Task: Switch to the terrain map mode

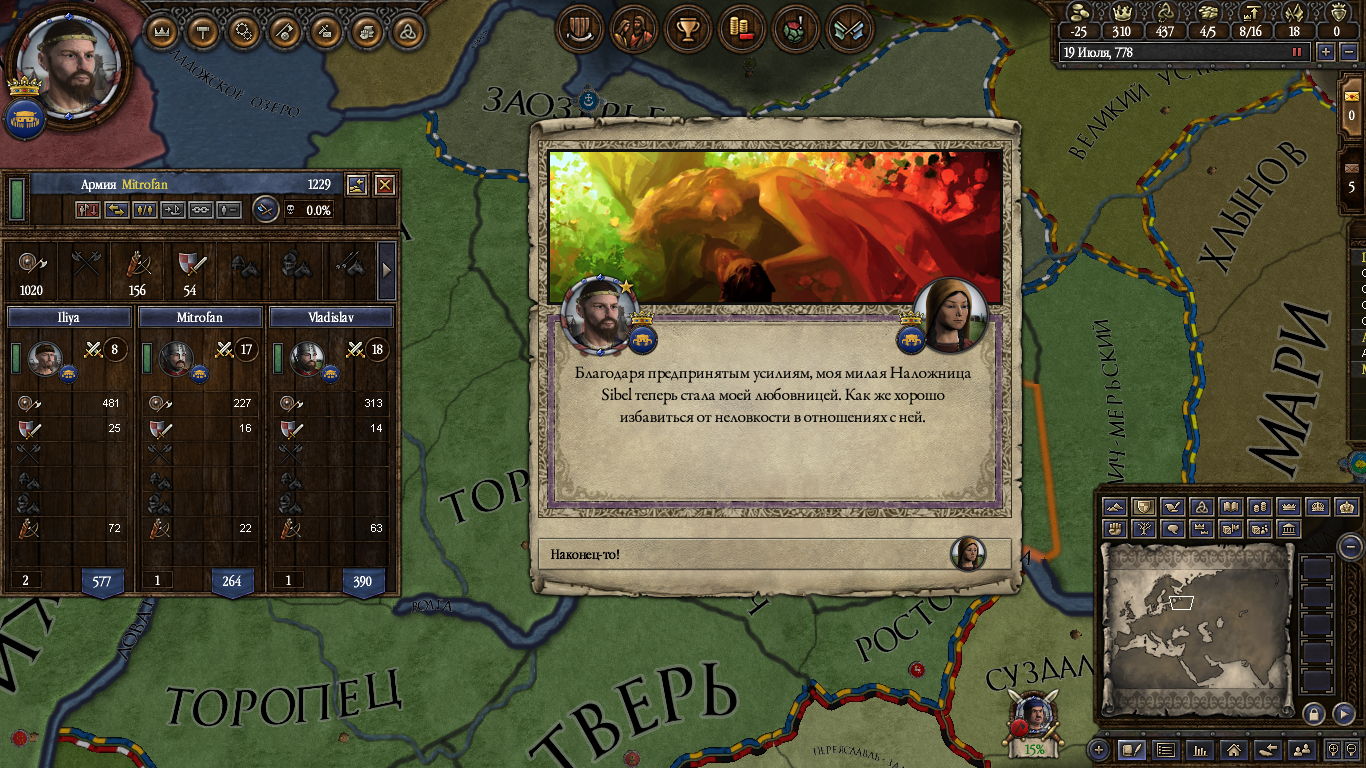Action: (1115, 507)
